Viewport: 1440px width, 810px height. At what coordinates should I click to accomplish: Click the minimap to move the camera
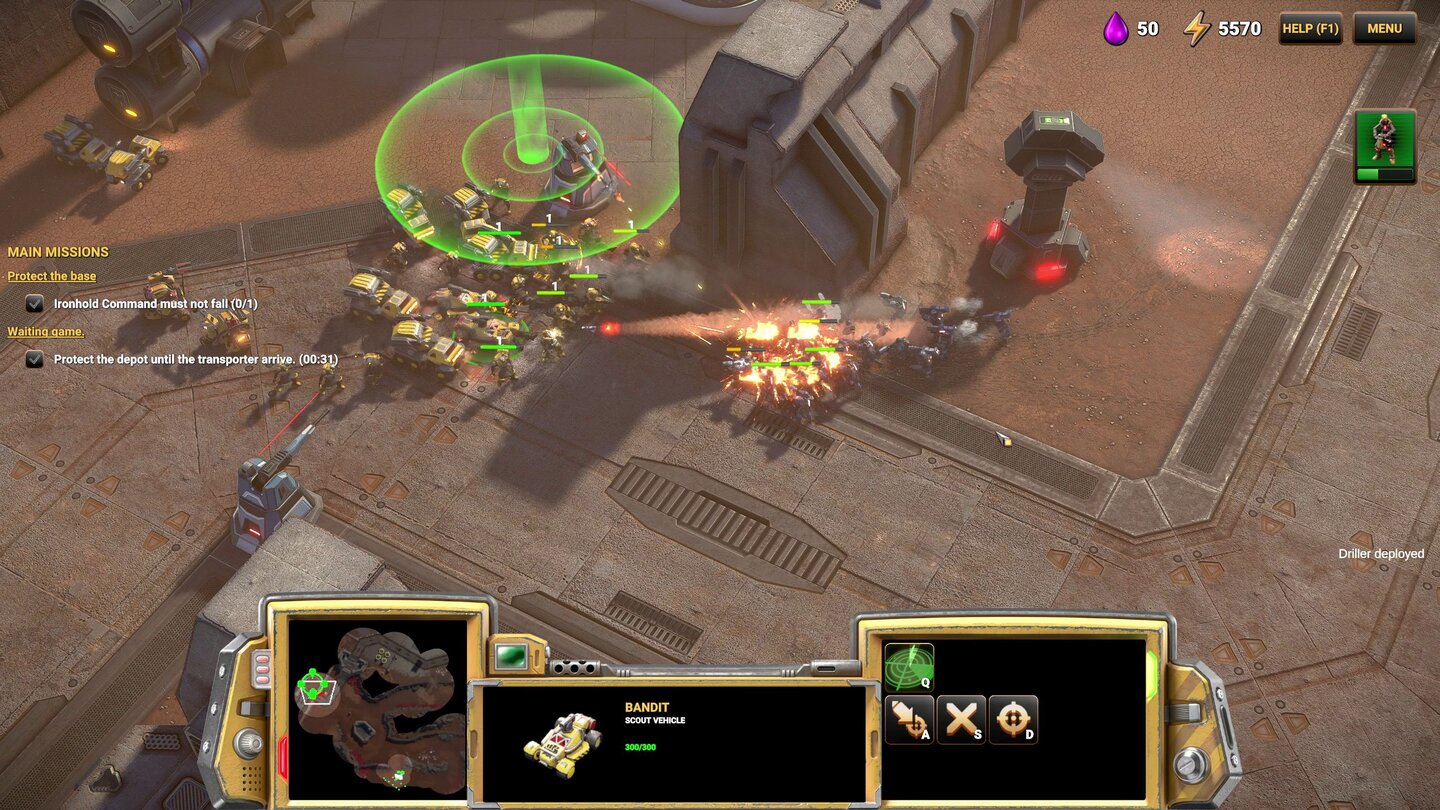pyautogui.click(x=378, y=706)
